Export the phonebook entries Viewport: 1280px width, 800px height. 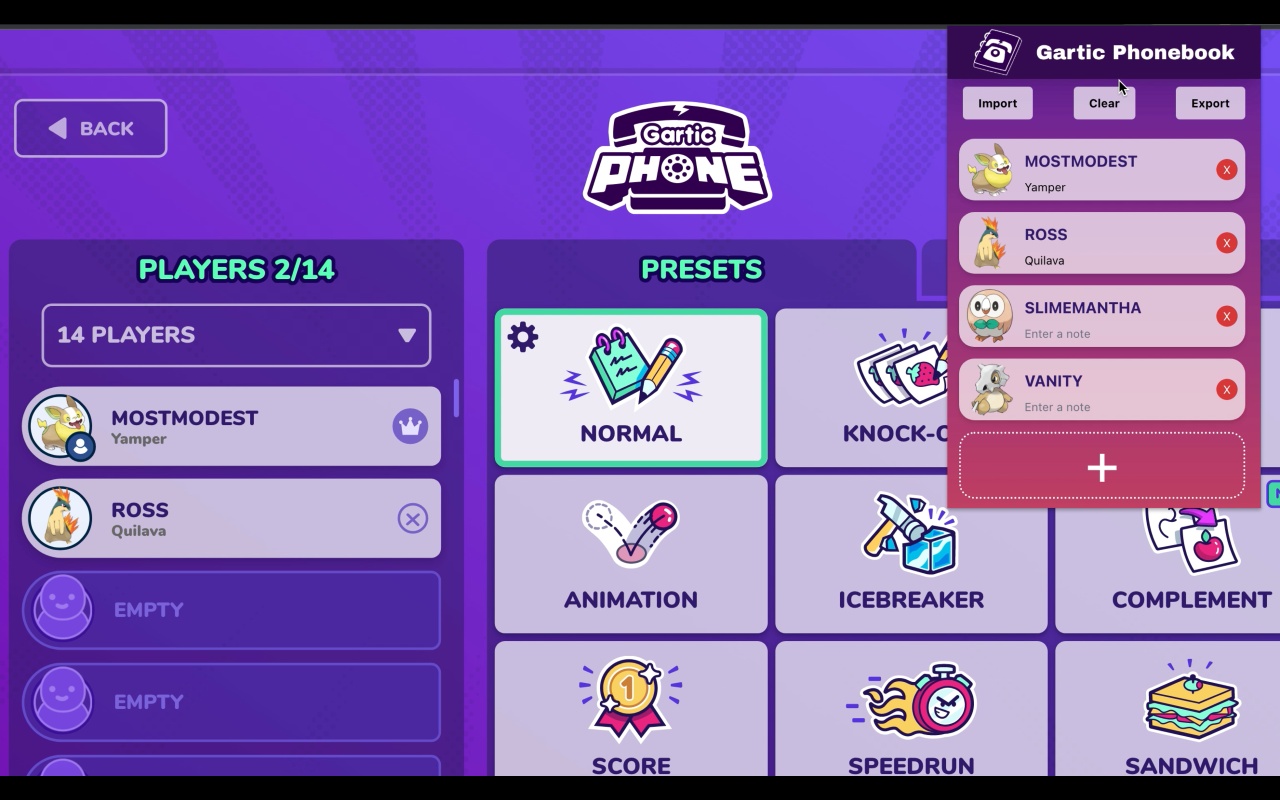click(1210, 103)
